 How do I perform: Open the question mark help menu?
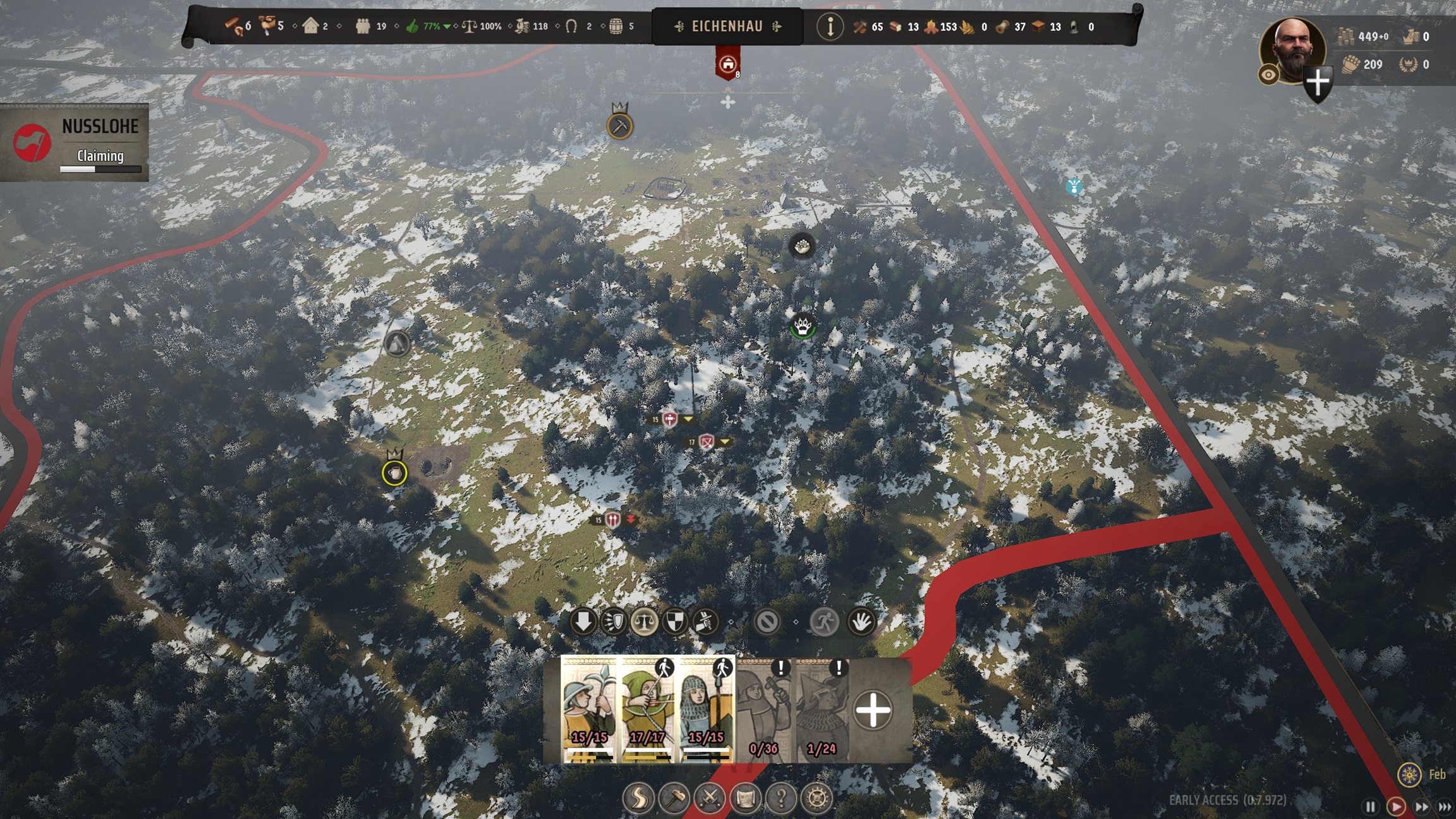tap(781, 798)
